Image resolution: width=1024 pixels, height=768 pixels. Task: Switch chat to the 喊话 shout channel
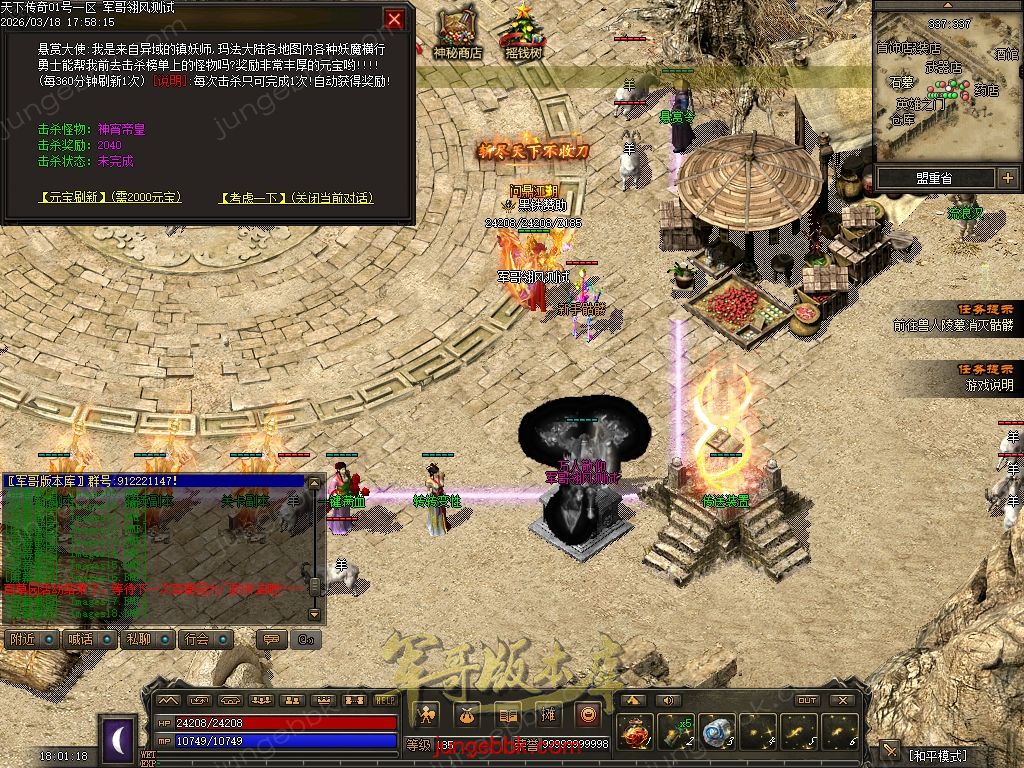coord(86,639)
